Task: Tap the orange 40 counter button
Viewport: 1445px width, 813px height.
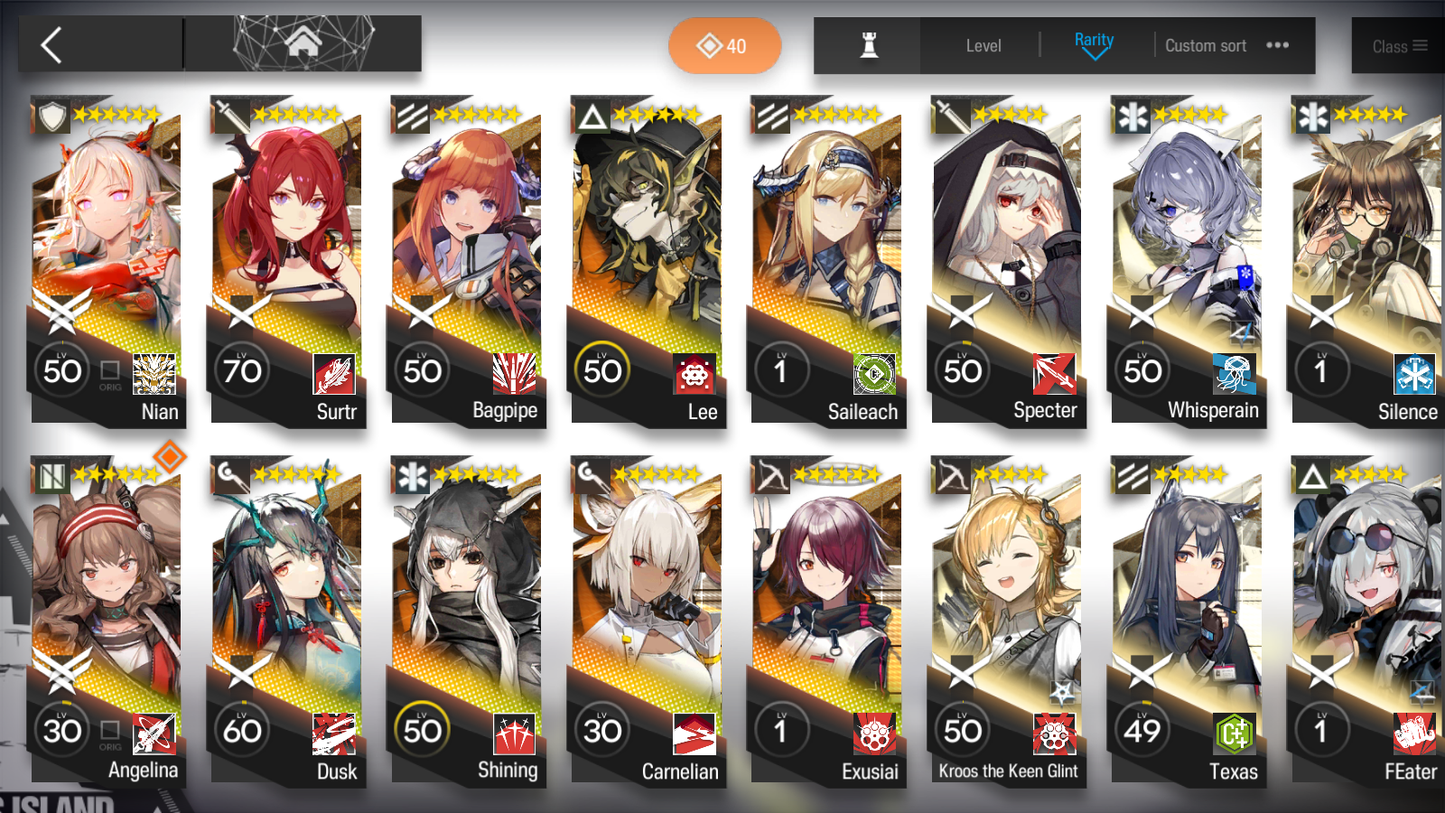Action: pyautogui.click(x=724, y=46)
